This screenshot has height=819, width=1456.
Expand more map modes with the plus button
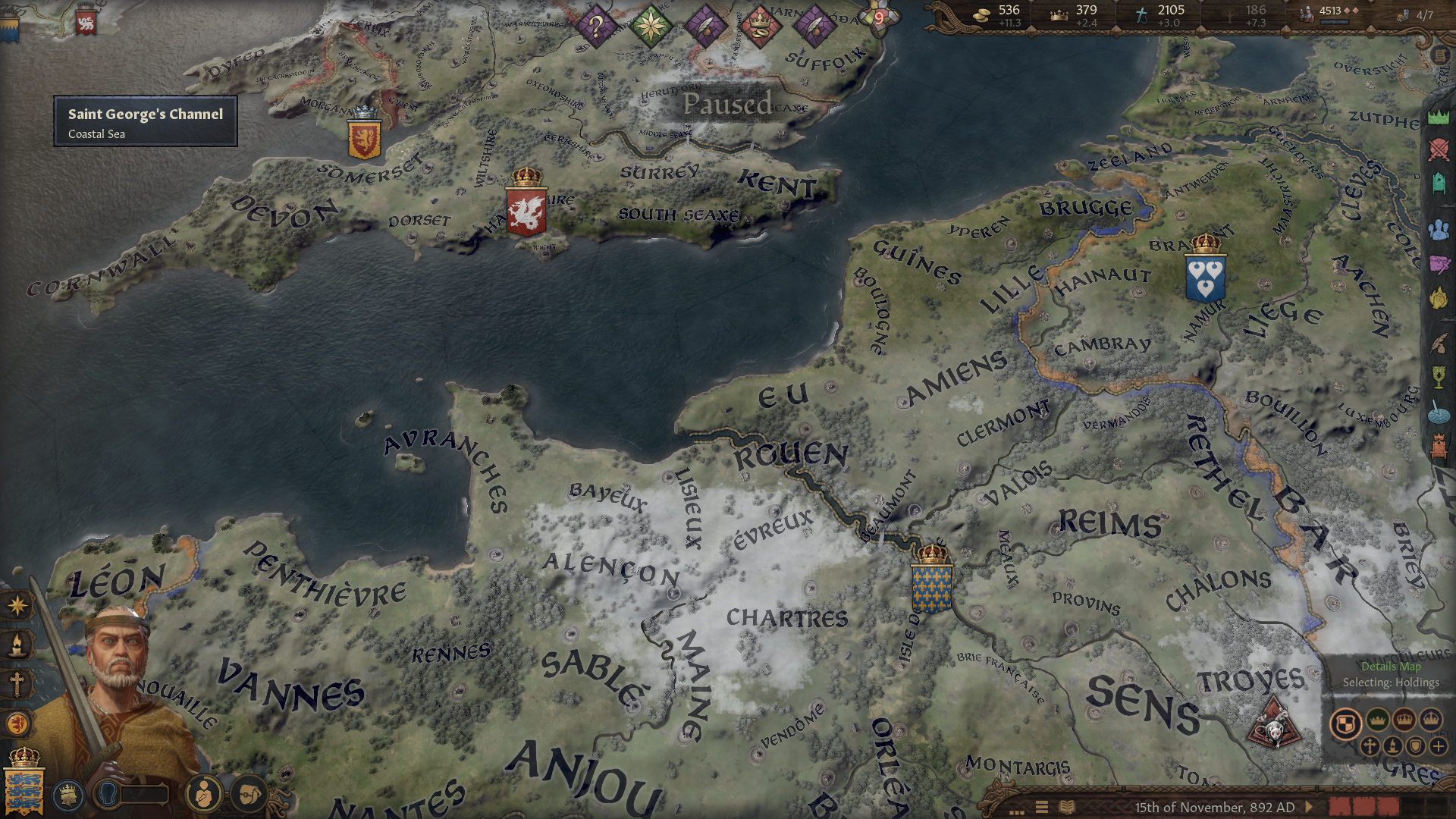1439,747
